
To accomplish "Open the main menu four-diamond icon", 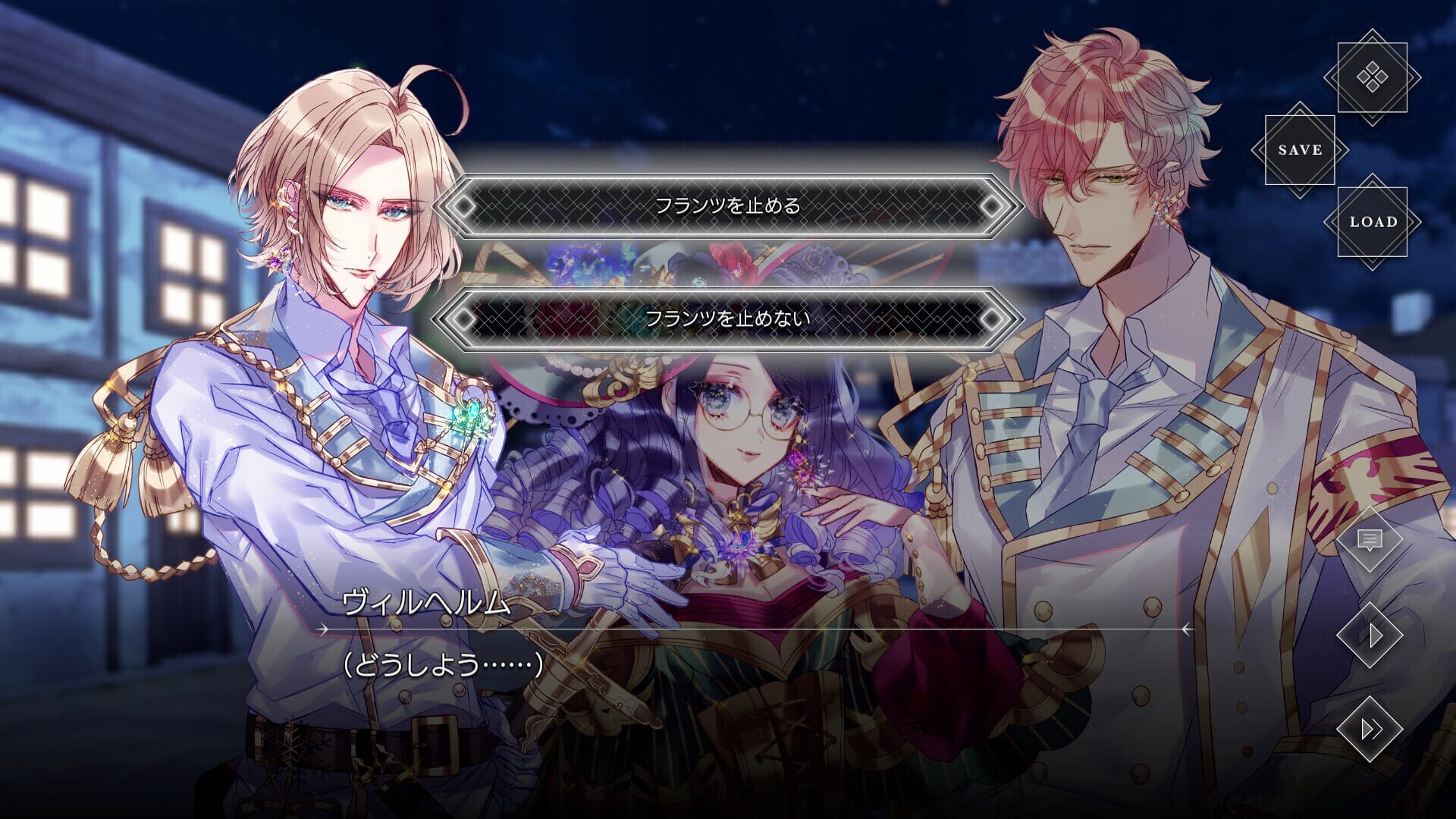I will (1371, 76).
